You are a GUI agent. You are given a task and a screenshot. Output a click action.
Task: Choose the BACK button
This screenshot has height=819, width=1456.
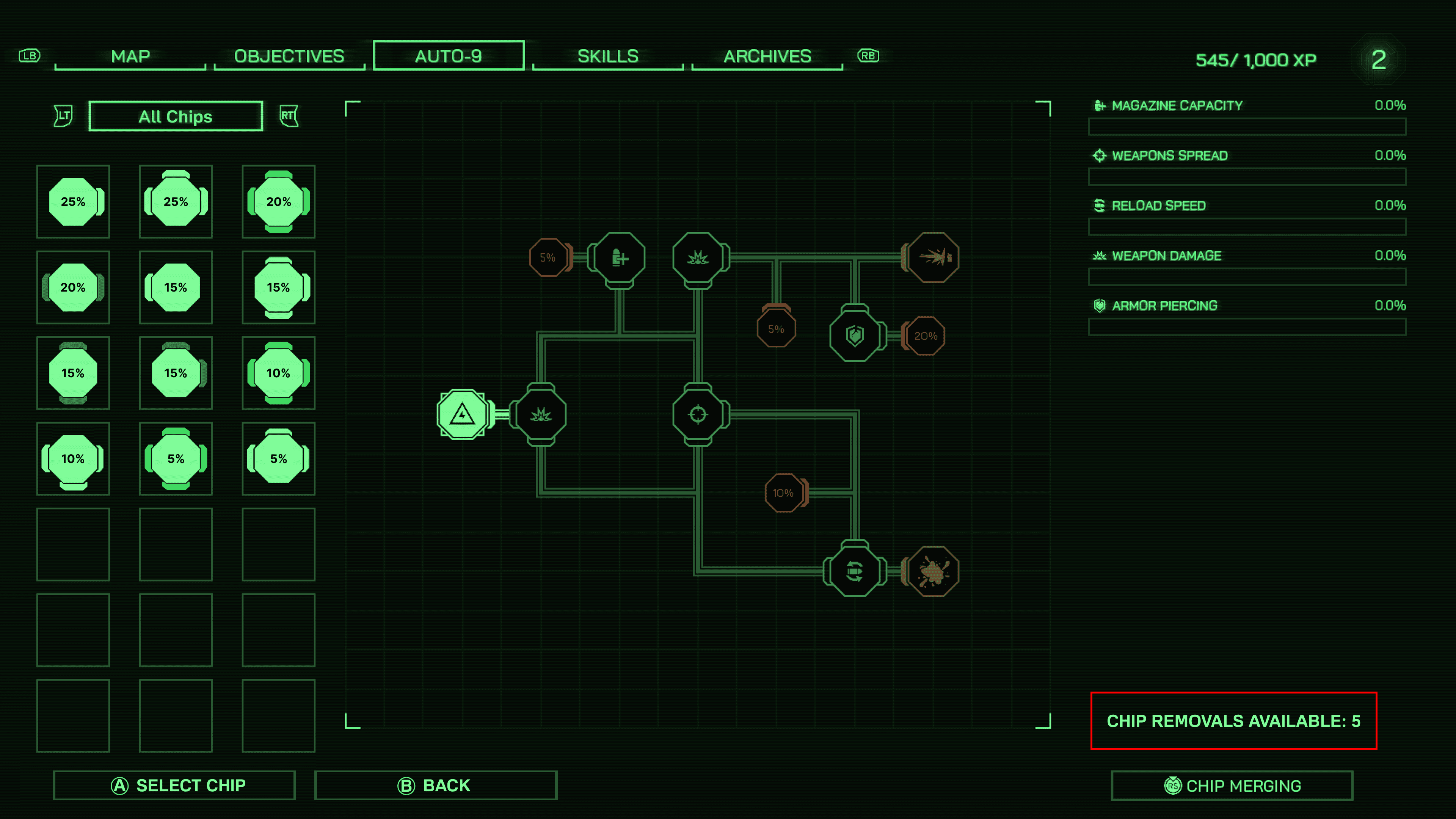435,785
